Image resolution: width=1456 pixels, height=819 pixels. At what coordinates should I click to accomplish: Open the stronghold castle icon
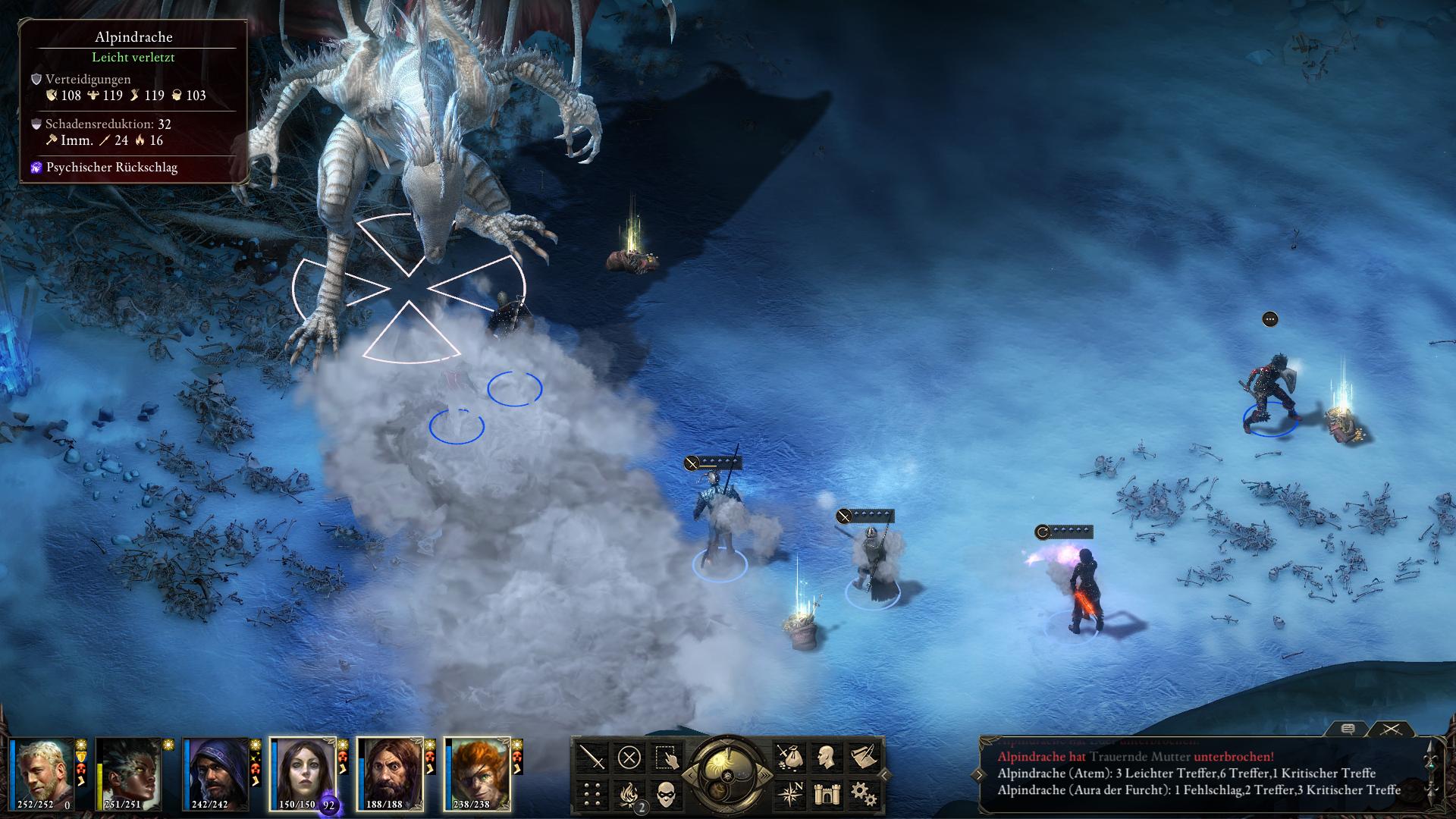826,794
